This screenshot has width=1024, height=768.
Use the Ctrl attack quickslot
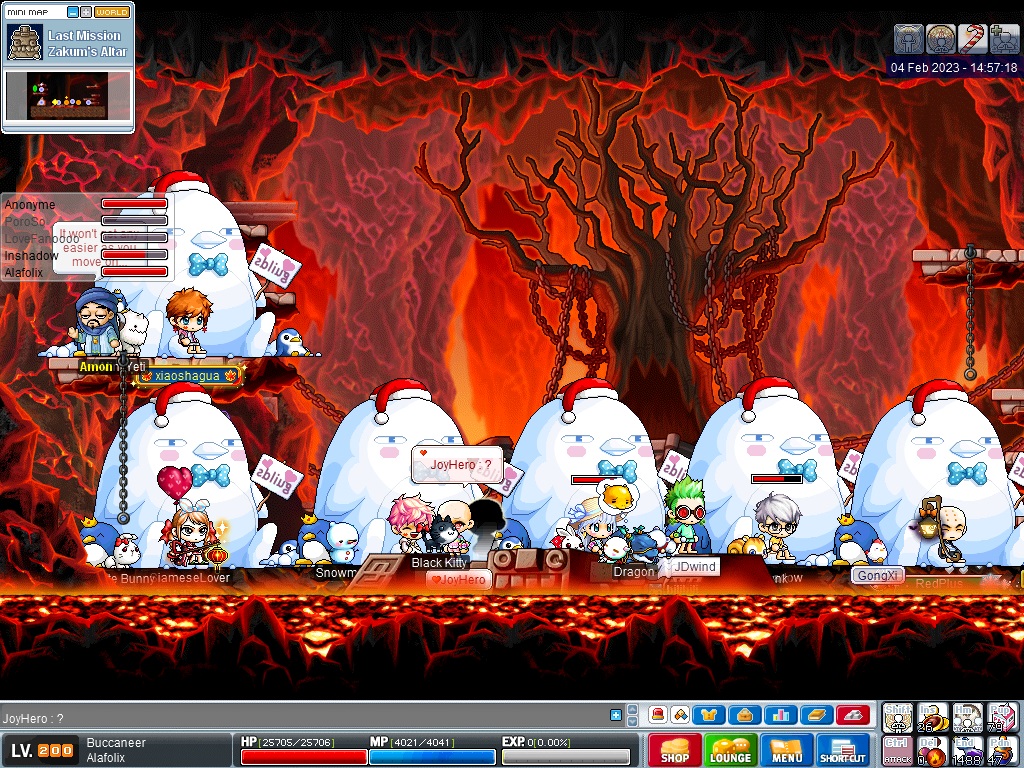click(x=897, y=751)
